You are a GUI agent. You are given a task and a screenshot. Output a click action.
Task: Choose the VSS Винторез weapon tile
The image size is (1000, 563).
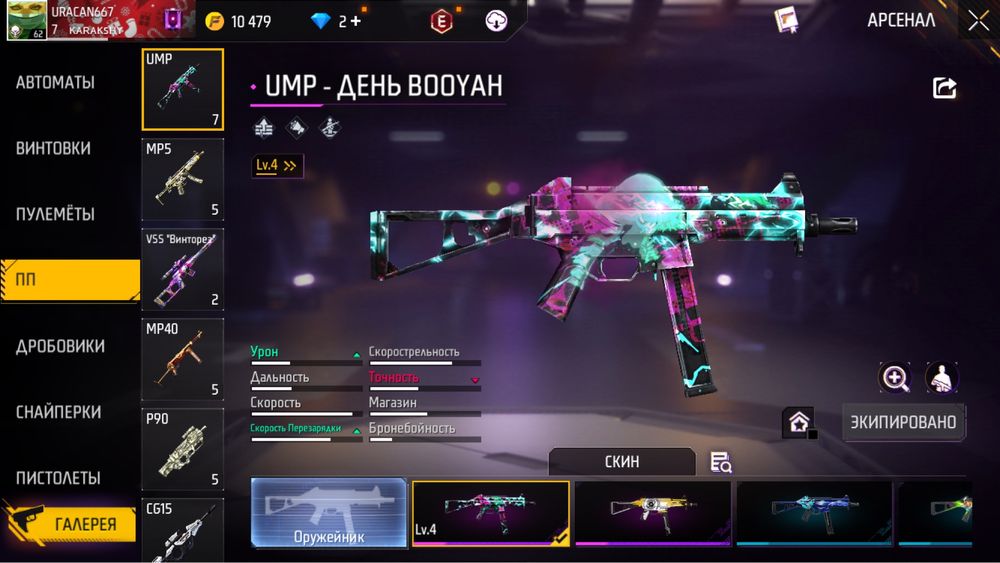[182, 269]
